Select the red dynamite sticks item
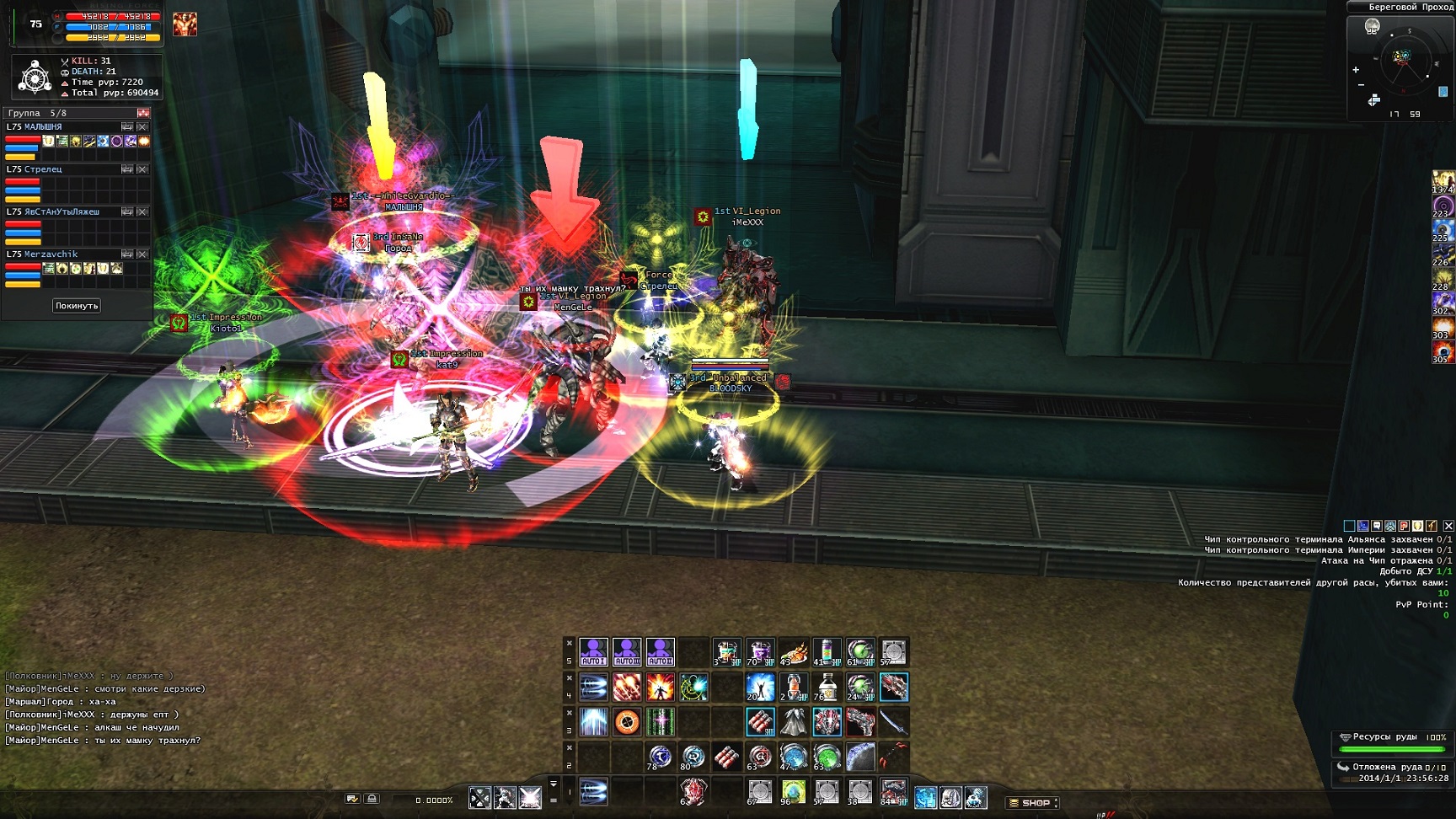This screenshot has width=1456, height=819. pos(759,722)
